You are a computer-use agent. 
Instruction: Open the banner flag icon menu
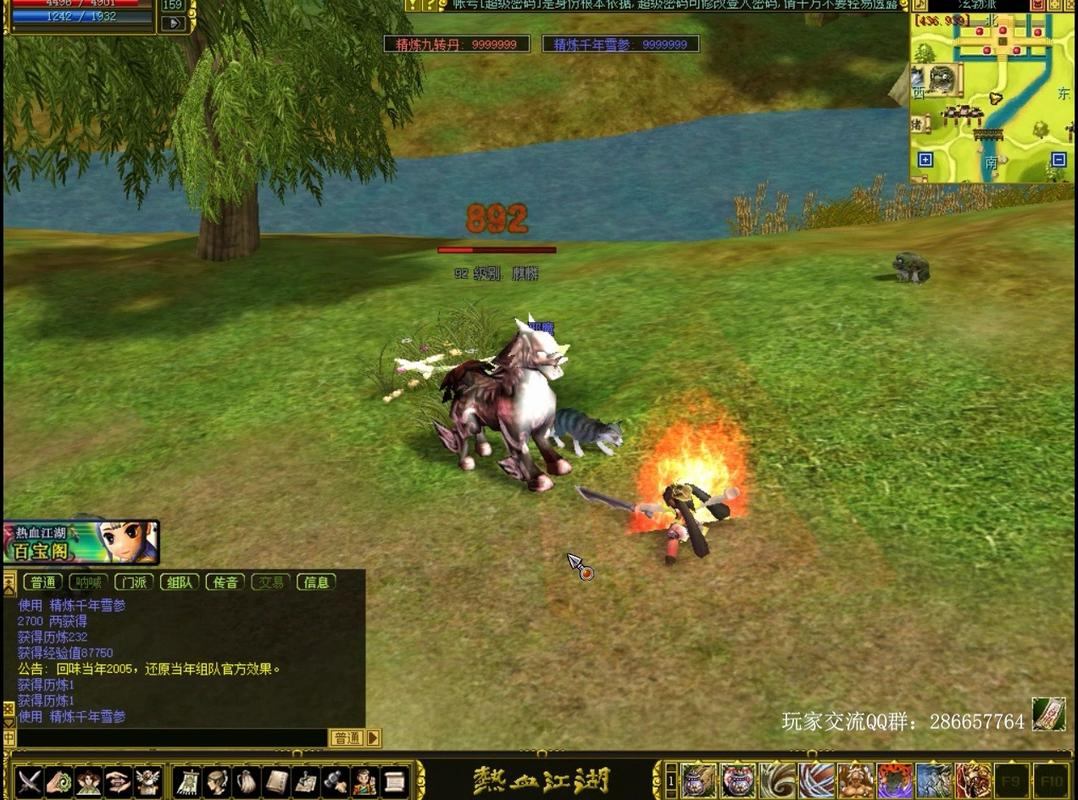pos(188,779)
